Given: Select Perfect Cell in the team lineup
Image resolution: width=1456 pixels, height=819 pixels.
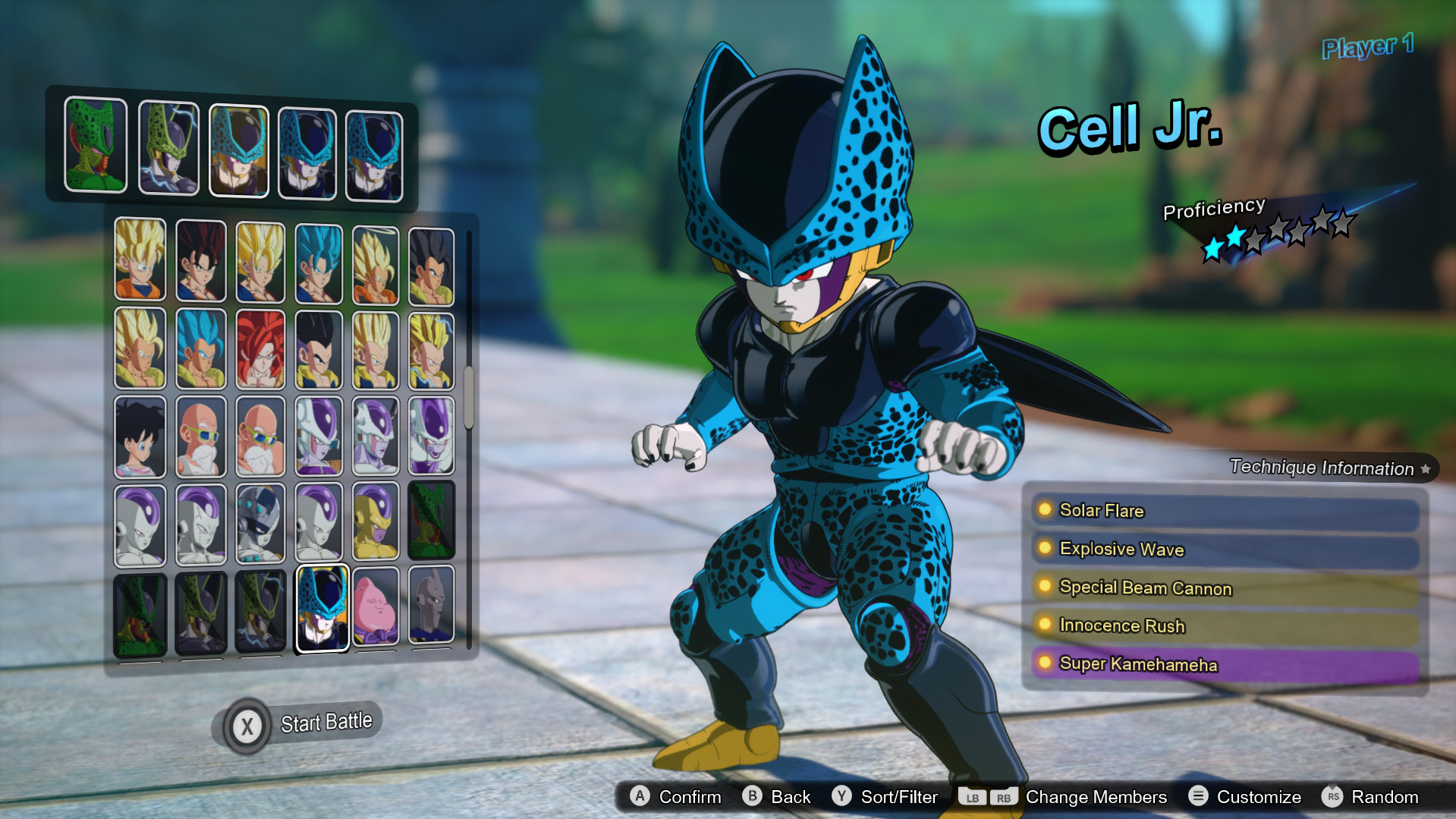Looking at the screenshot, I should point(168,149).
